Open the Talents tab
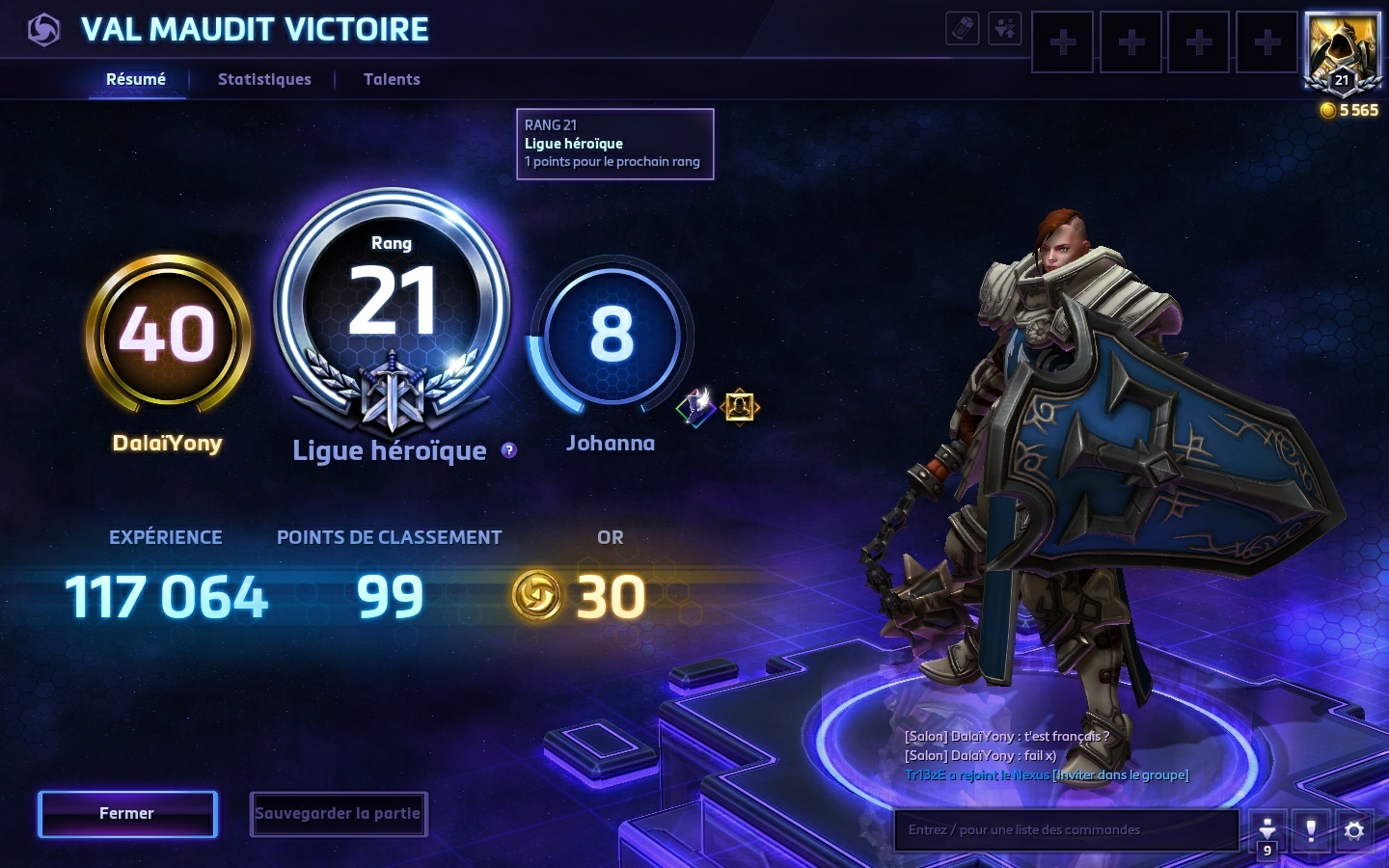 [392, 79]
